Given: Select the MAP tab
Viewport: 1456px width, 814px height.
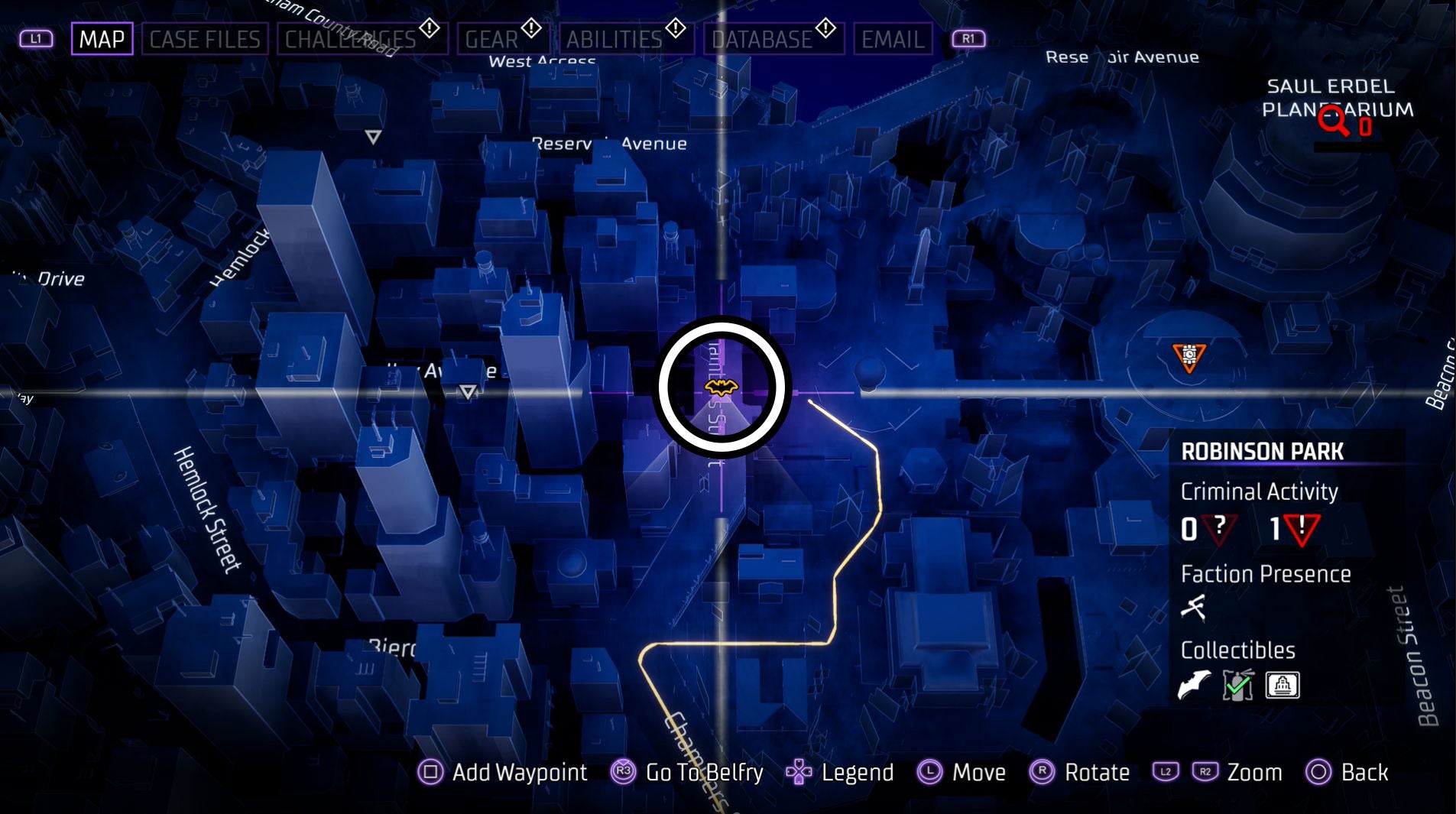Looking at the screenshot, I should [102, 39].
